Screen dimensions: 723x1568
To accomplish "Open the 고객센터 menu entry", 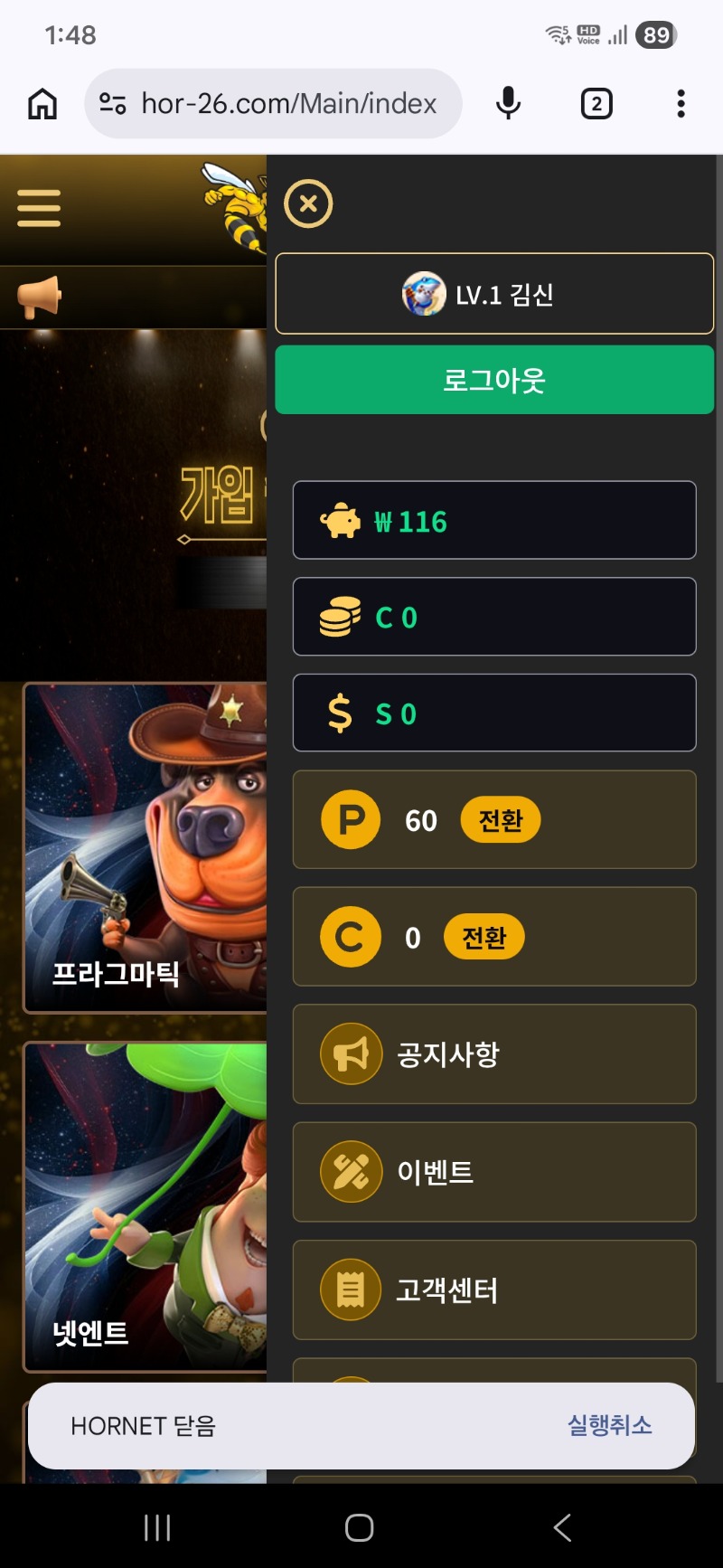I will [x=494, y=1289].
